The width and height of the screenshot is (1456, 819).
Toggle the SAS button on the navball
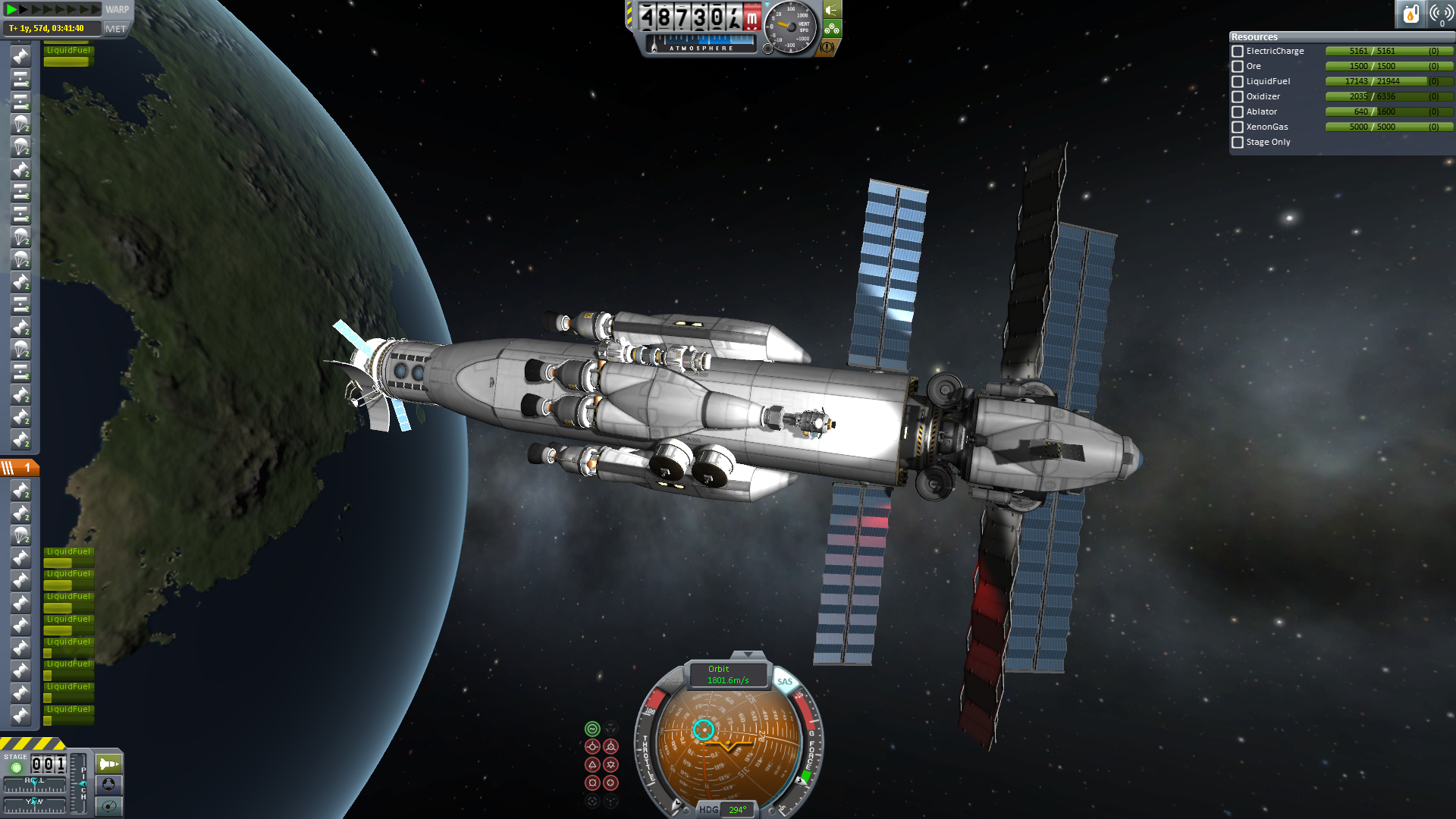coord(784,682)
